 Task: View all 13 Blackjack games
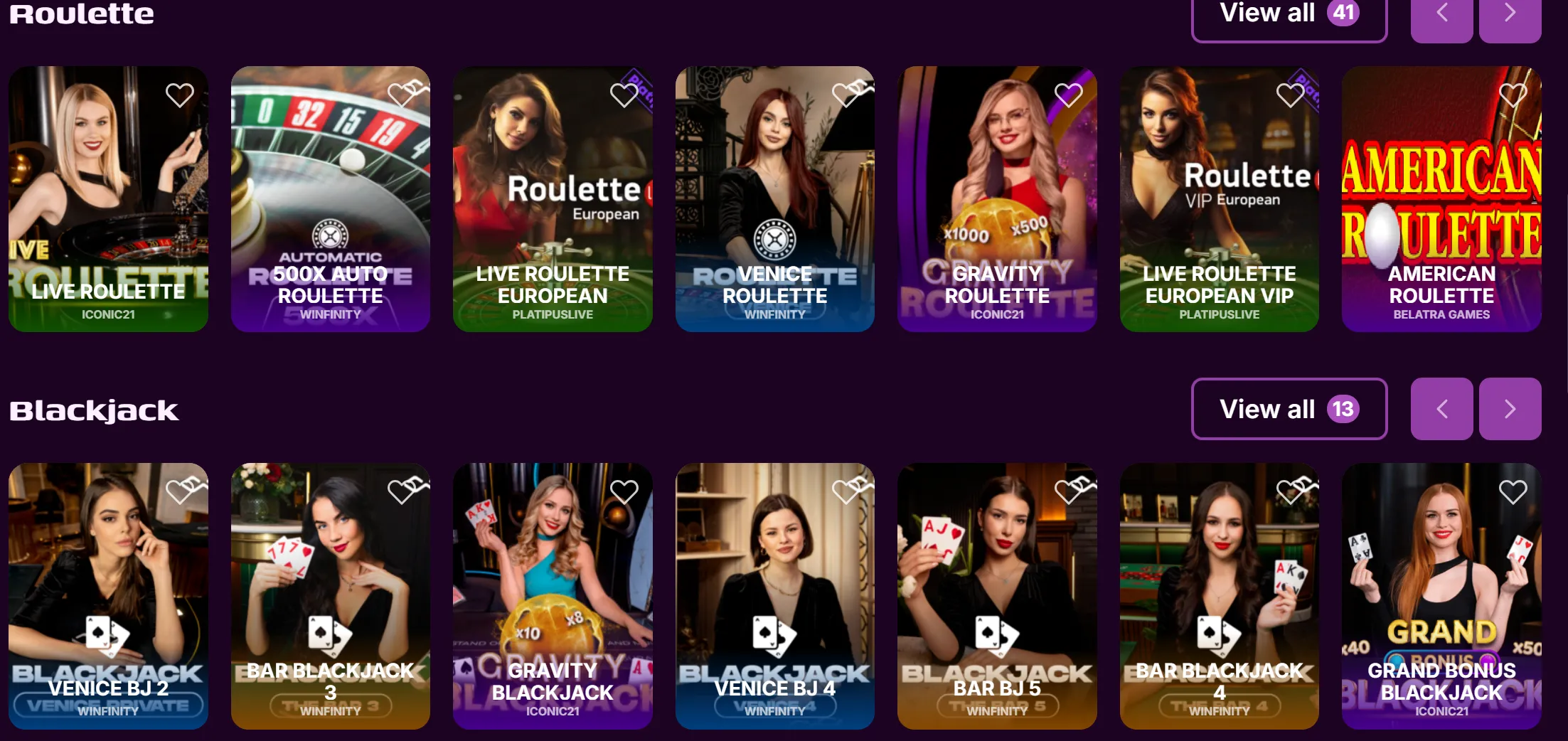(x=1289, y=409)
